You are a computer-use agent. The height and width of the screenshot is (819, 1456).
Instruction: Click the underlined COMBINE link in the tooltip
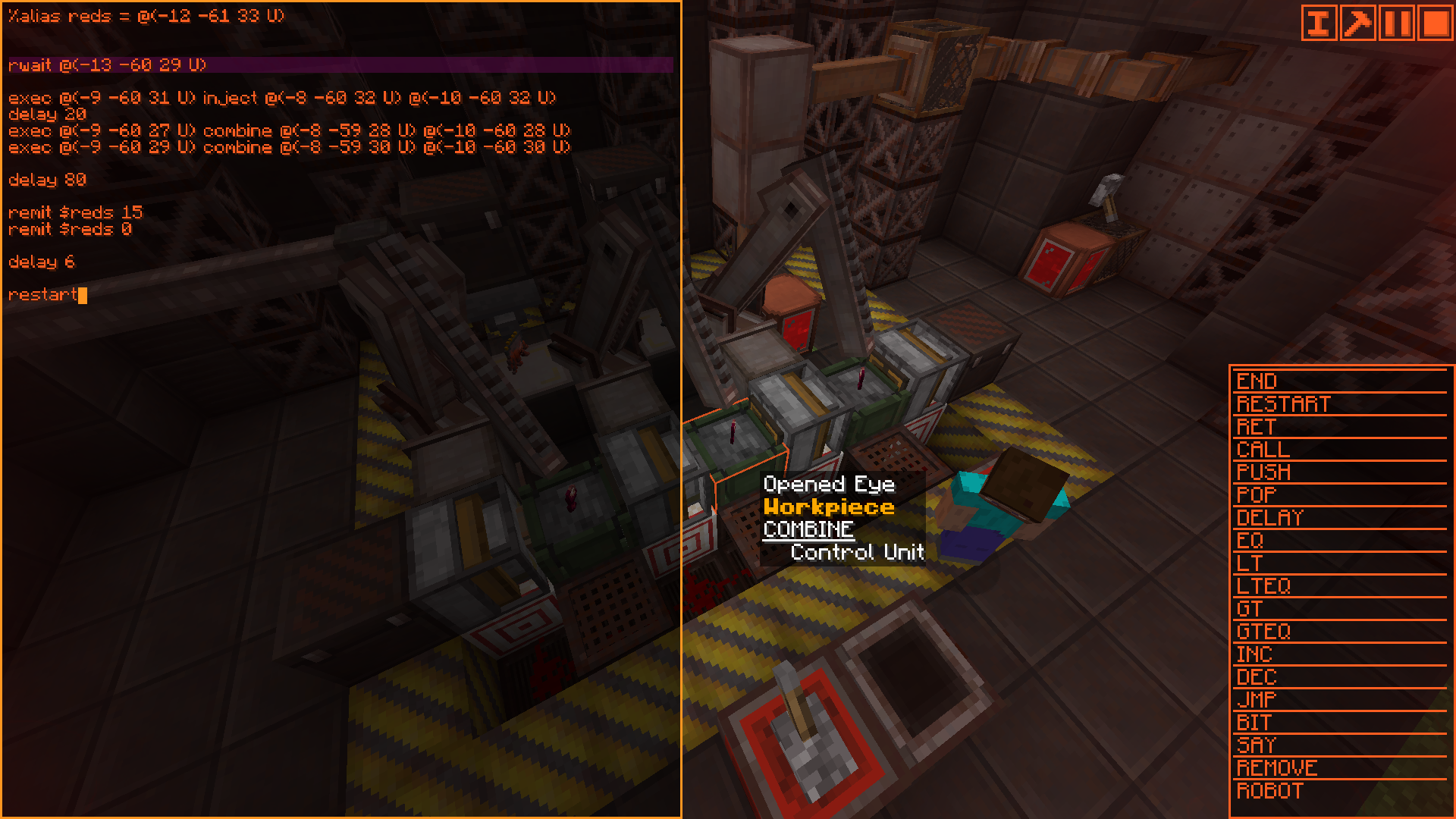(810, 529)
